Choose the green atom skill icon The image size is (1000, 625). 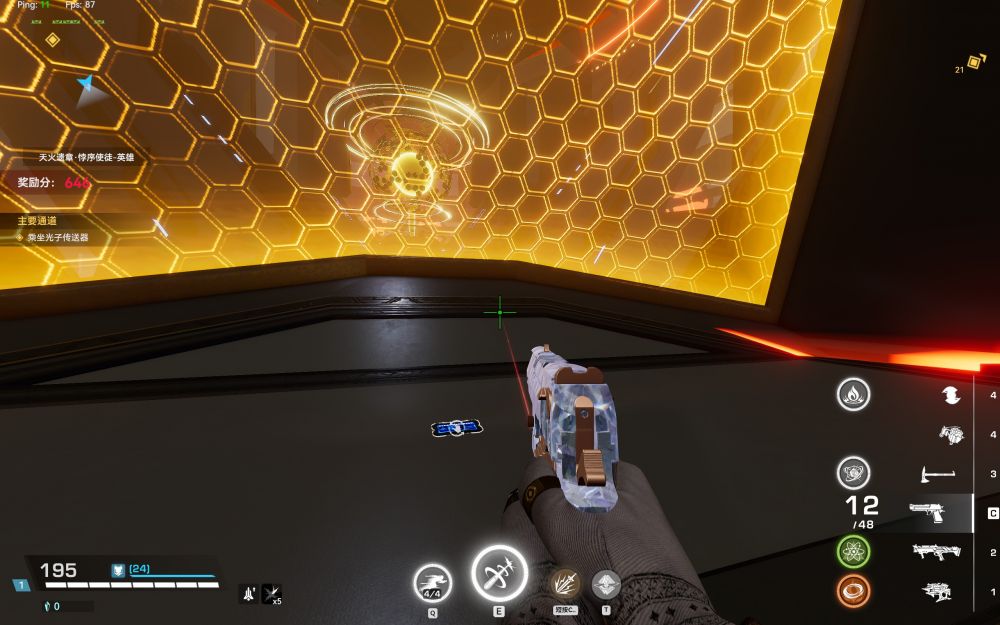pos(853,551)
